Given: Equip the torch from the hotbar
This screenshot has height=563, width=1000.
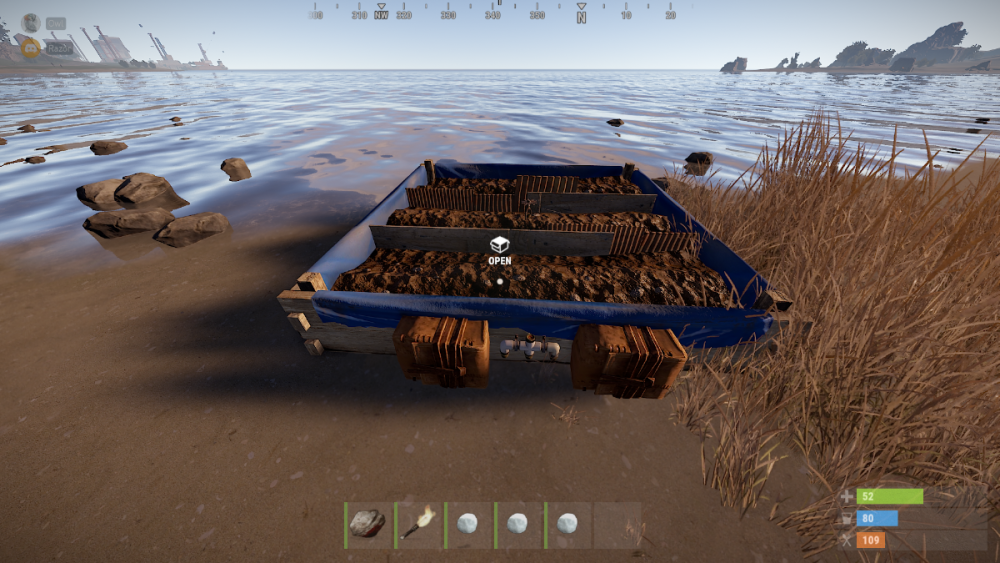Looking at the screenshot, I should pos(418,523).
